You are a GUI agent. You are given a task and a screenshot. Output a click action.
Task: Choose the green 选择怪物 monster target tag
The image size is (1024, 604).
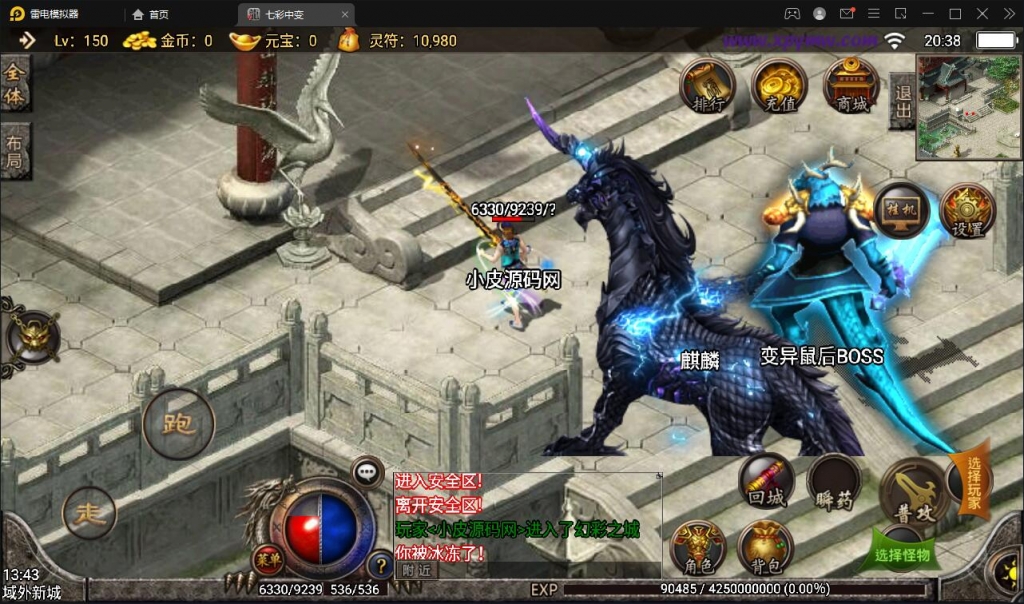coord(902,553)
